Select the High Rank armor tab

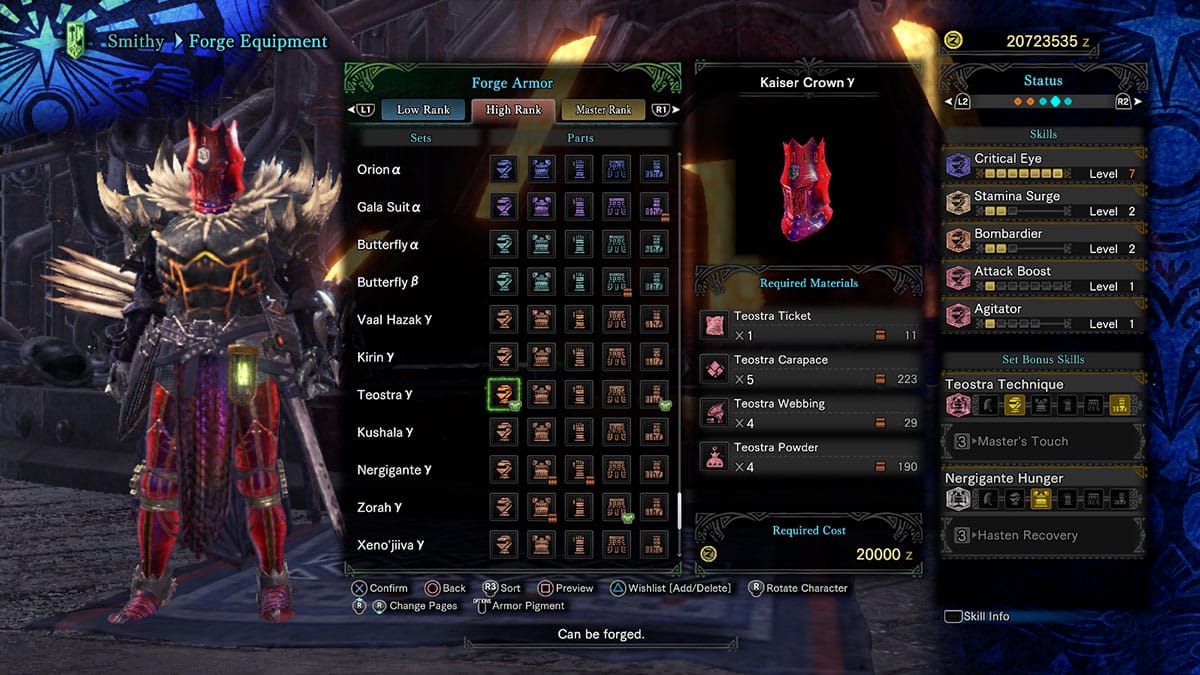pyautogui.click(x=513, y=110)
